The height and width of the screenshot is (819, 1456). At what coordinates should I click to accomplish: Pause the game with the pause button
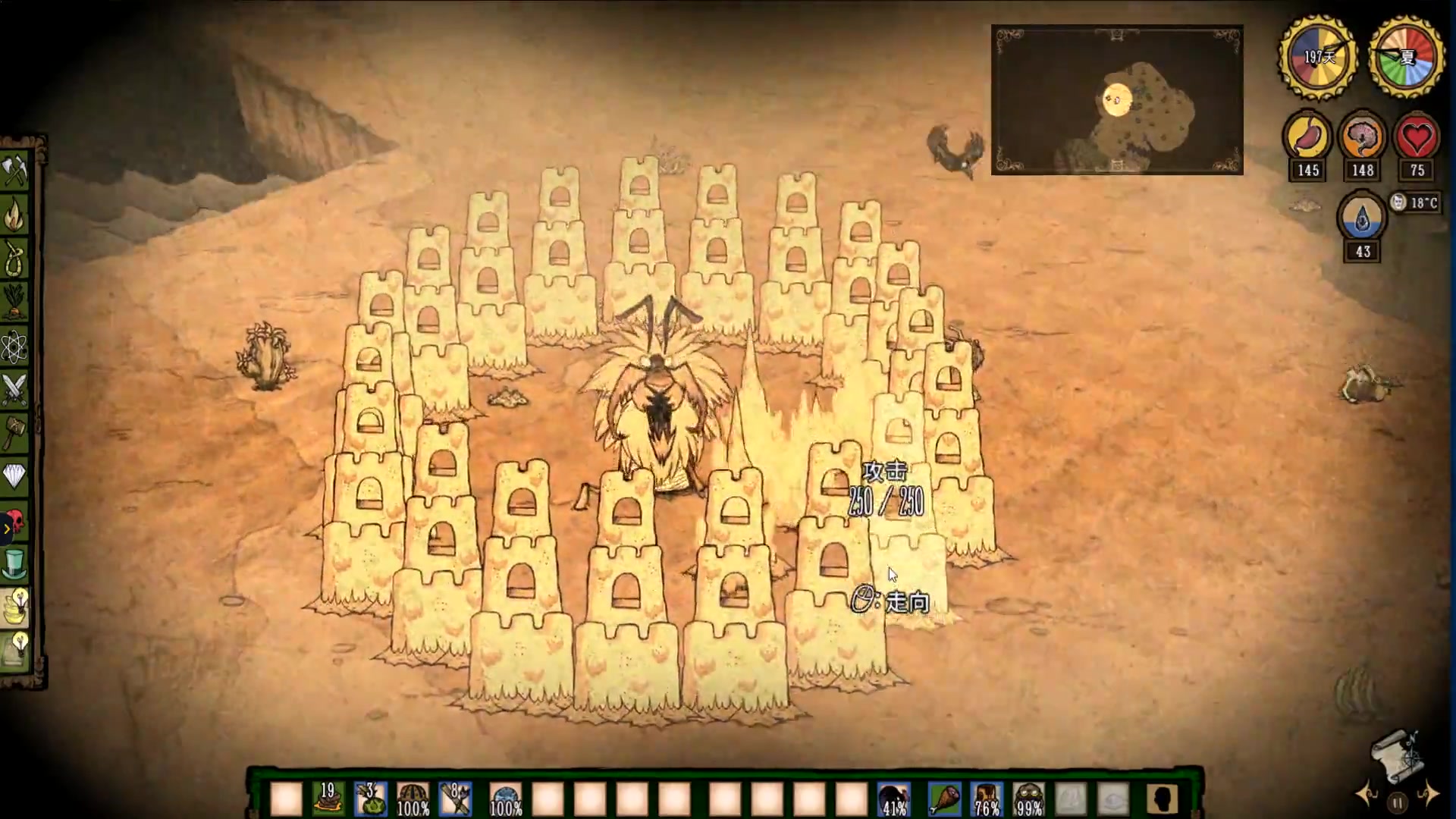tap(1397, 802)
